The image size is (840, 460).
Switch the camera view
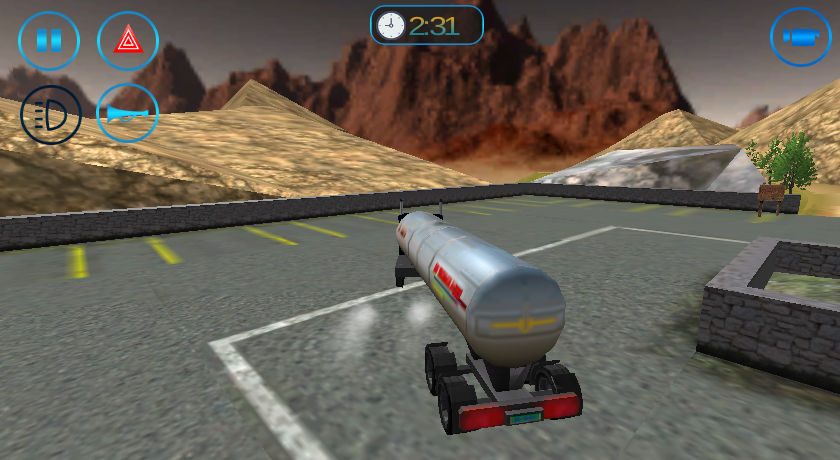(800, 38)
